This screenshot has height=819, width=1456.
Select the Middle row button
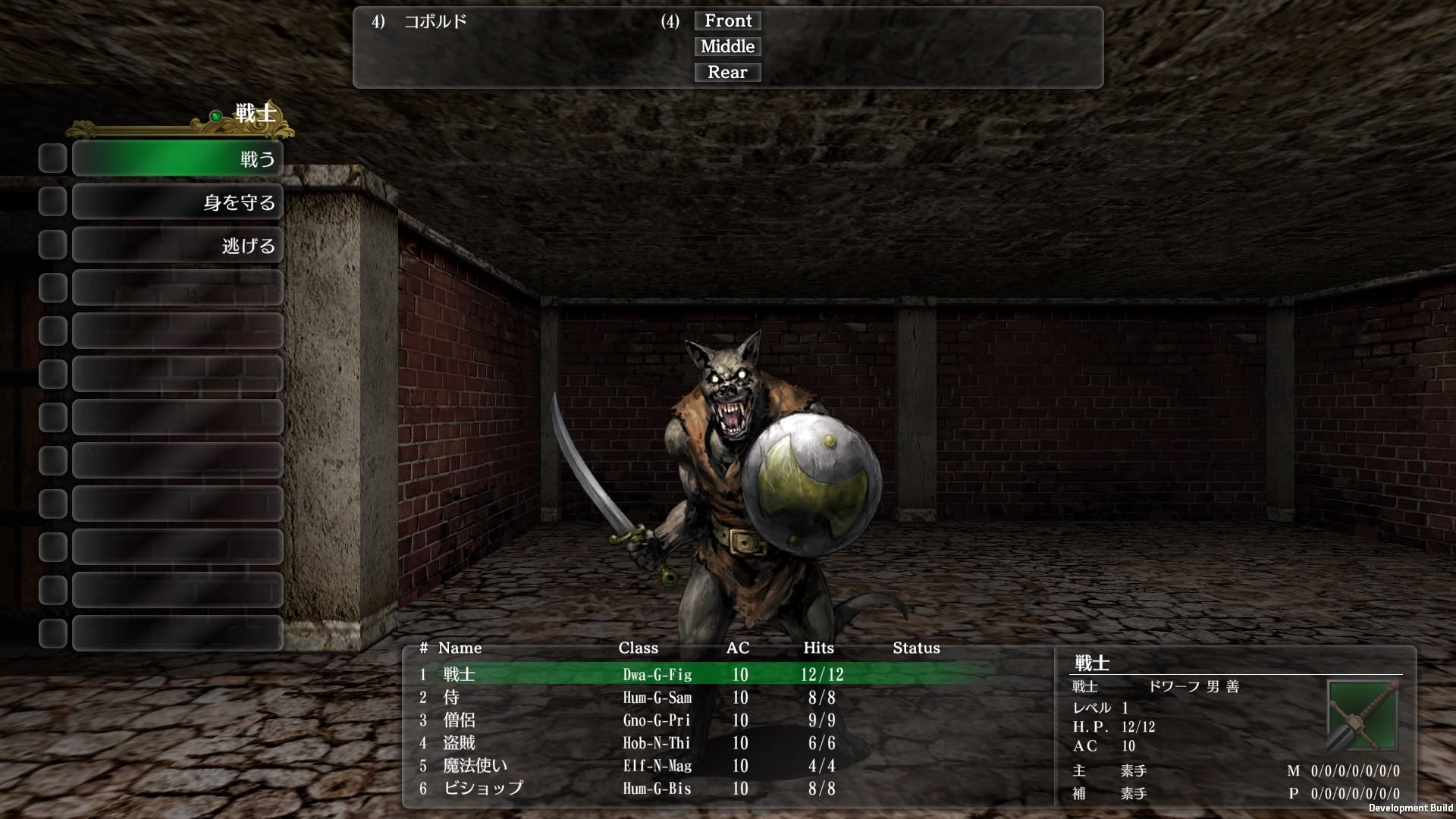point(727,47)
